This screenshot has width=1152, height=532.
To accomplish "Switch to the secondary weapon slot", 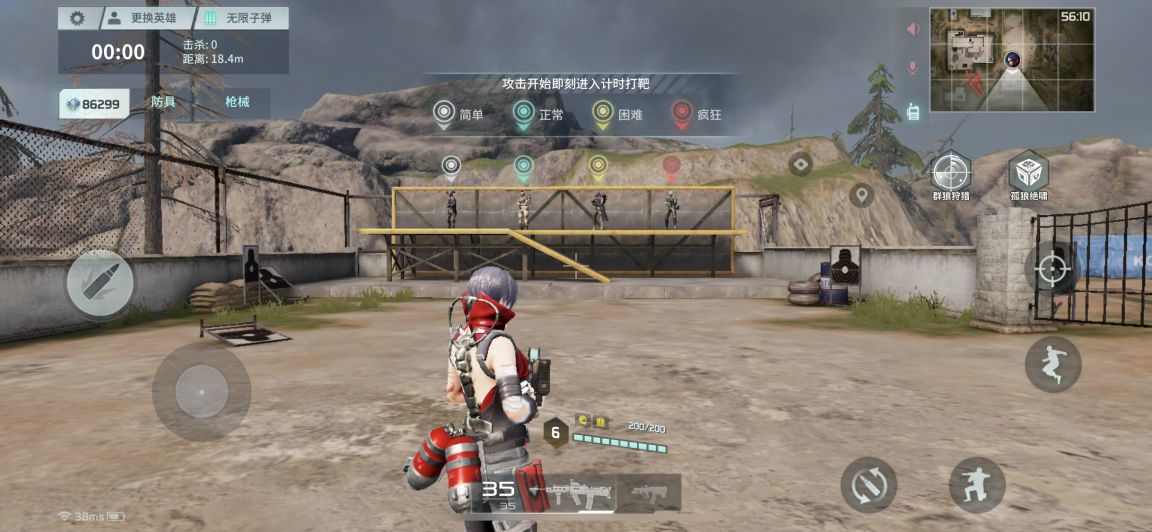I will coord(648,492).
